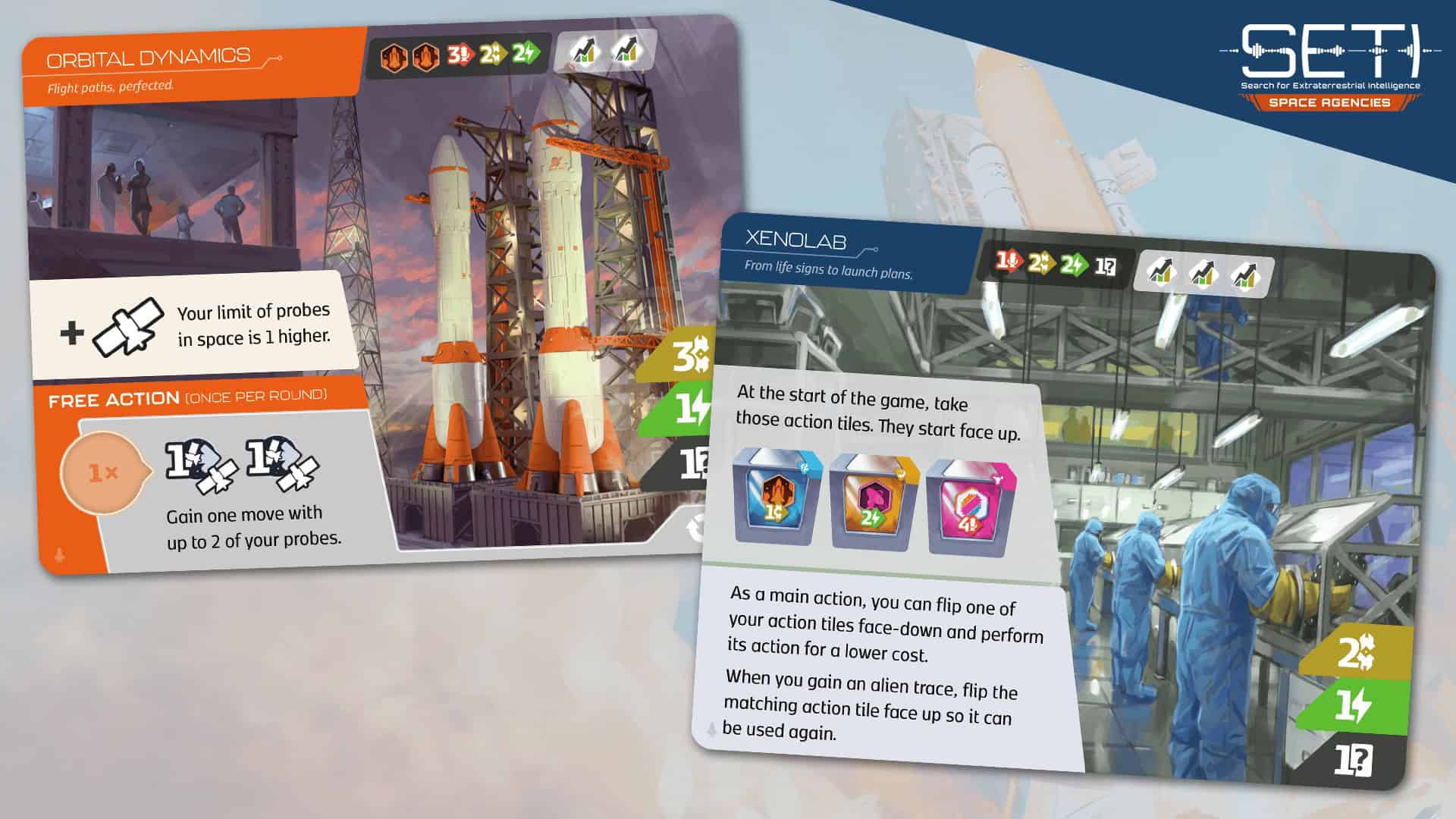Choose the blue rocket action tile
The height and width of the screenshot is (819, 1456).
(x=776, y=498)
